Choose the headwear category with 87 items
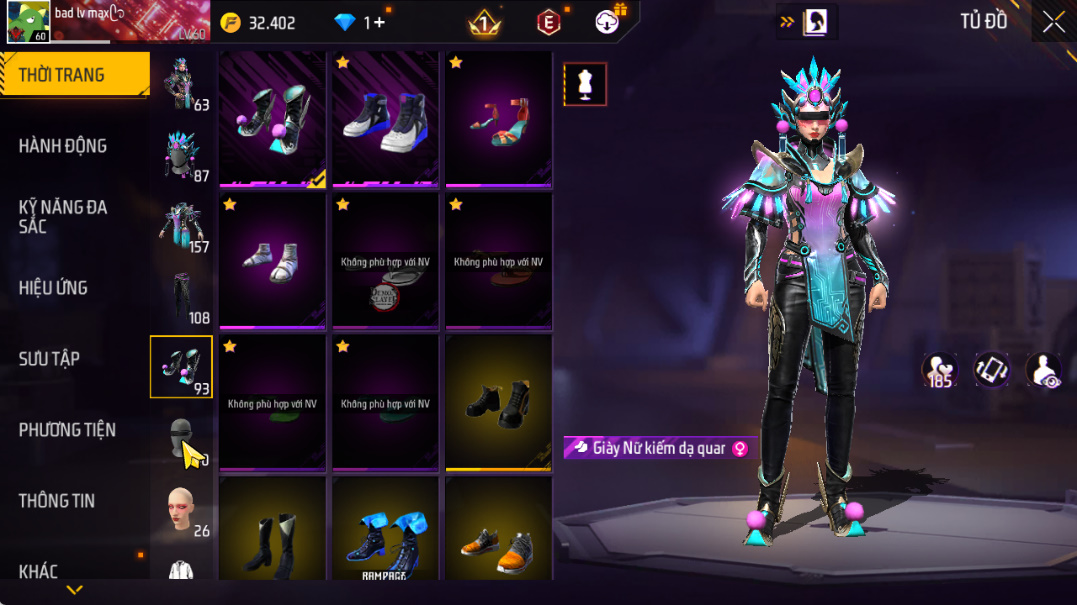 pyautogui.click(x=182, y=155)
